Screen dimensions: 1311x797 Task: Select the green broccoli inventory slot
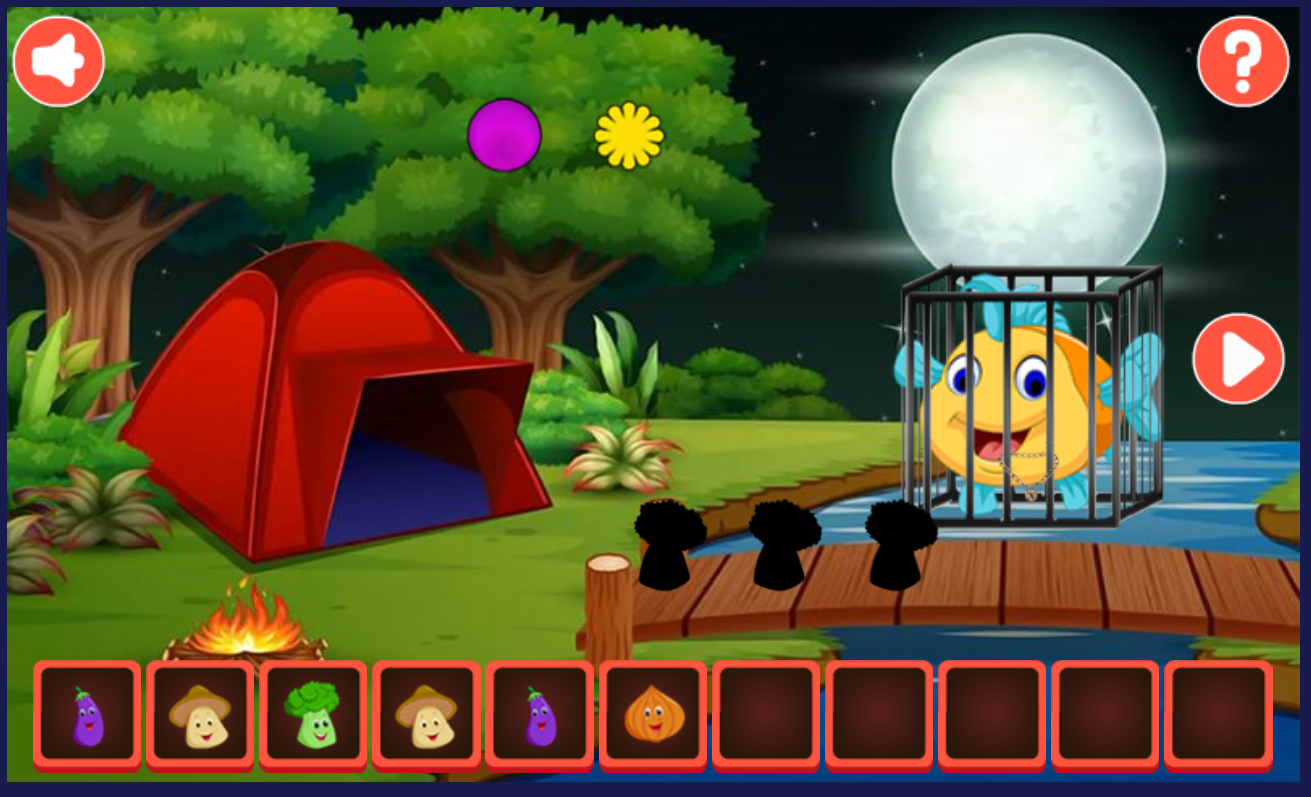click(313, 715)
